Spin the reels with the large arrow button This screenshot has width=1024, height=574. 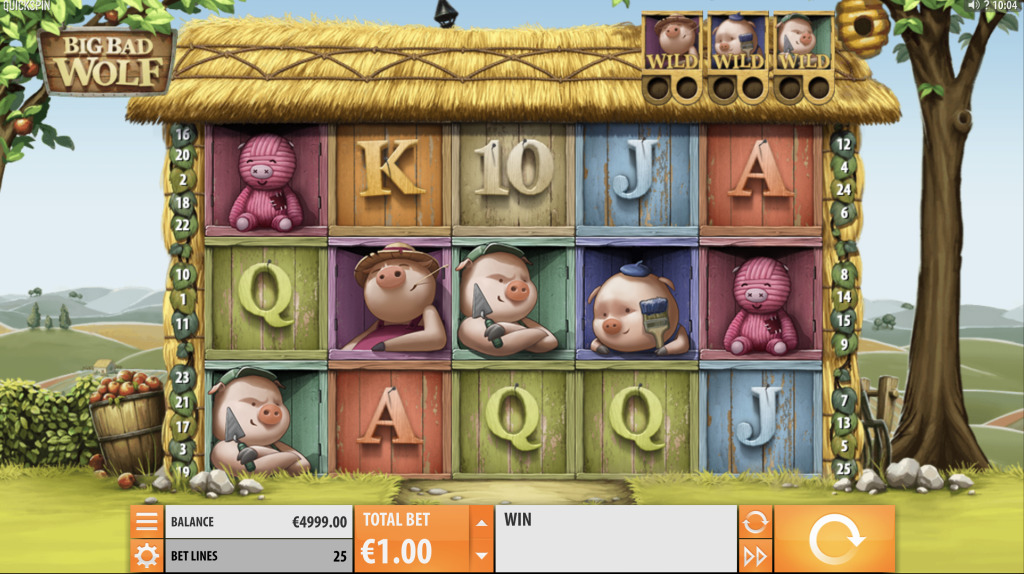pyautogui.click(x=834, y=539)
